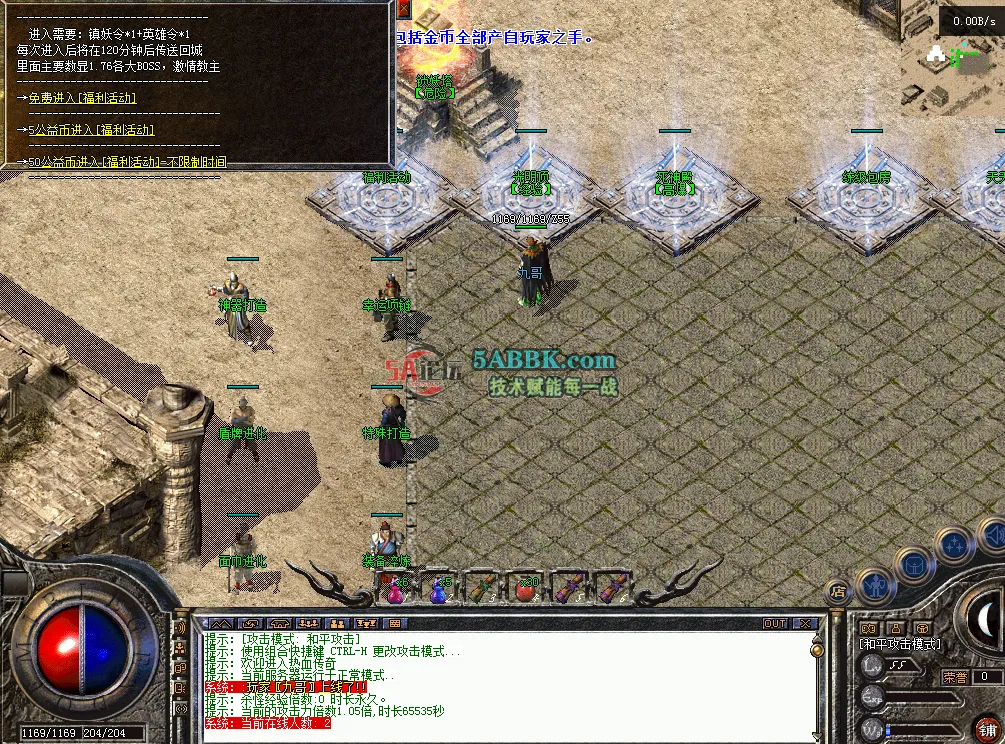Choose 免费进入 [福利活动] option

coord(82,98)
